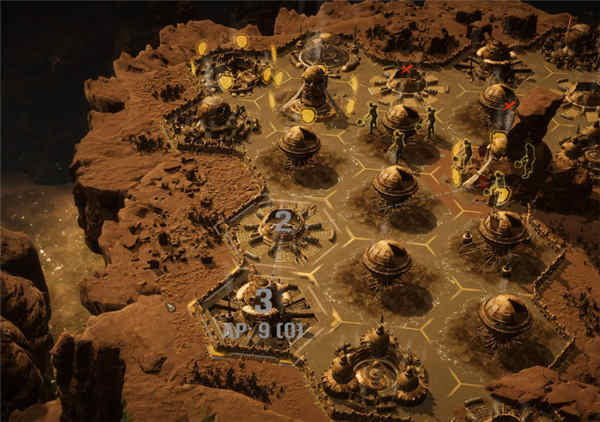Choose the hex tile numbered 3
The image size is (600, 422).
pyautogui.click(x=263, y=299)
